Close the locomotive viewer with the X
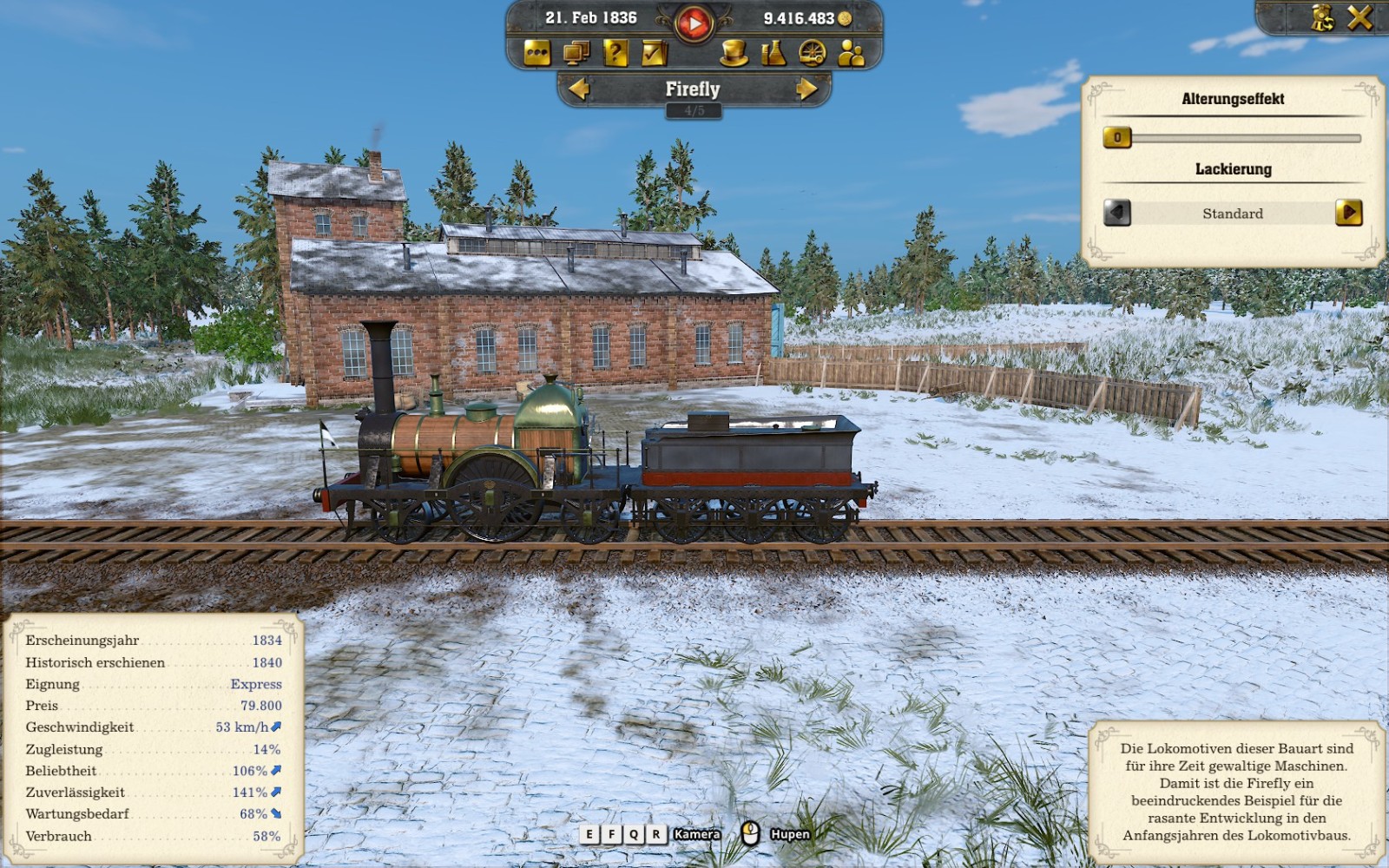Viewport: 1389px width, 868px height. pos(1359,18)
